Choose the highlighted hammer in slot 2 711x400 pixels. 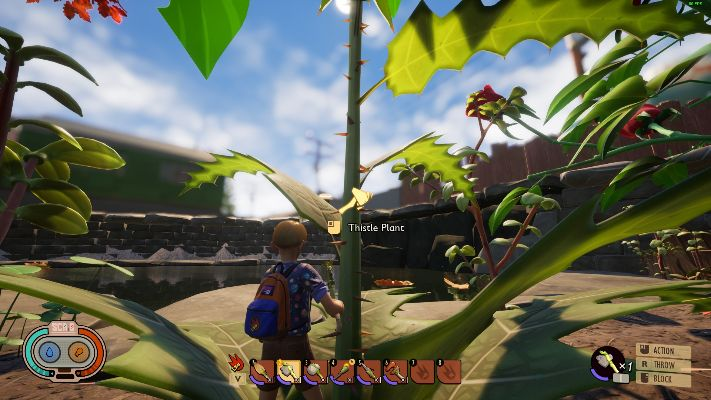click(289, 372)
